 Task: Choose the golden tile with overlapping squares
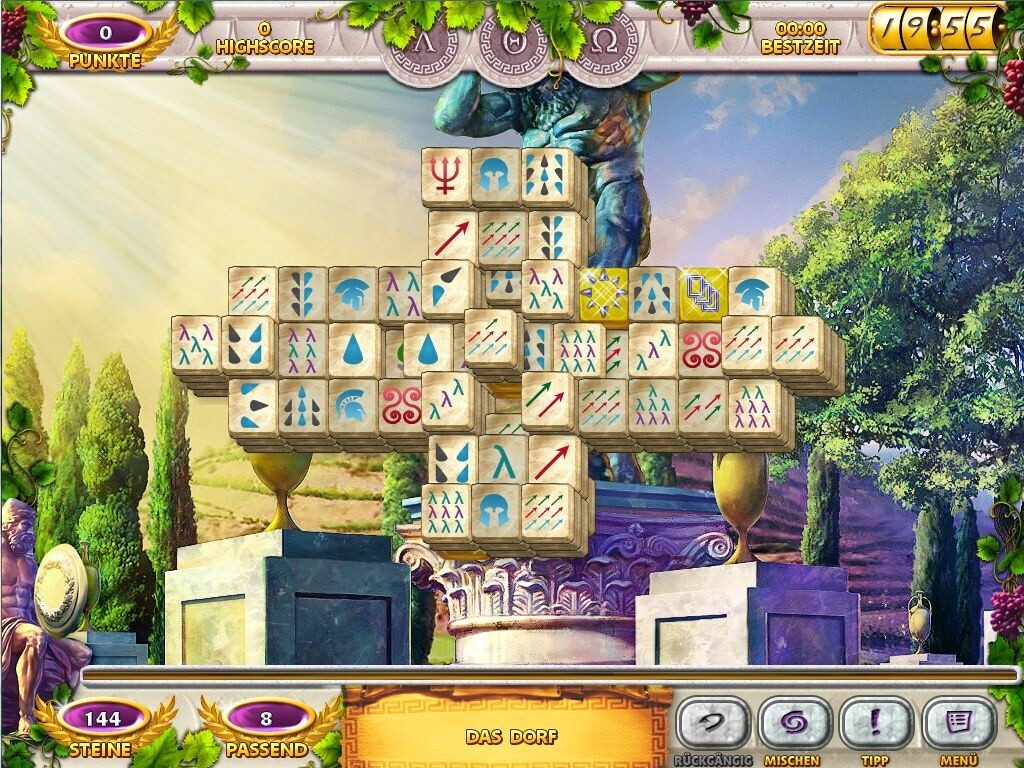(703, 293)
